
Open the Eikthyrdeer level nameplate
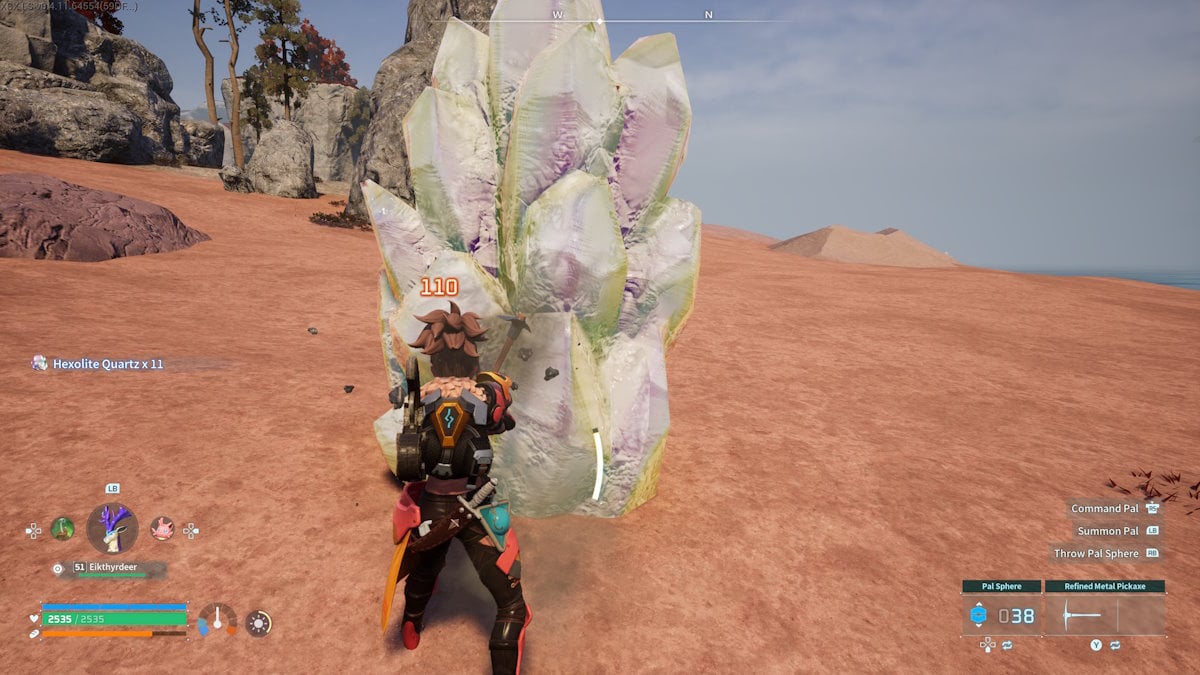(x=108, y=568)
